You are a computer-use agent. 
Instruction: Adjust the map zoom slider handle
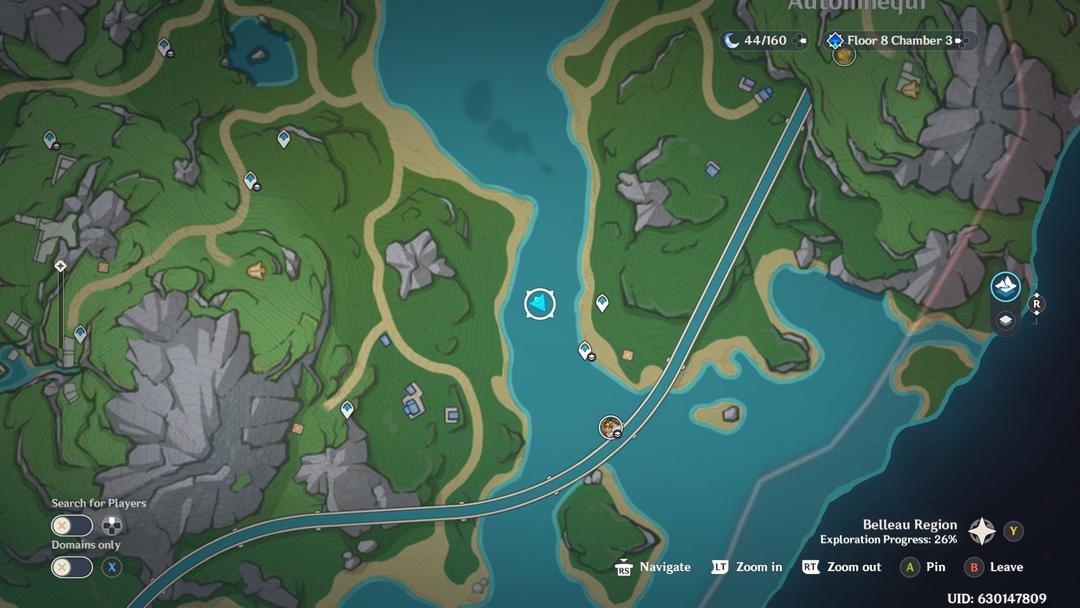(61, 266)
